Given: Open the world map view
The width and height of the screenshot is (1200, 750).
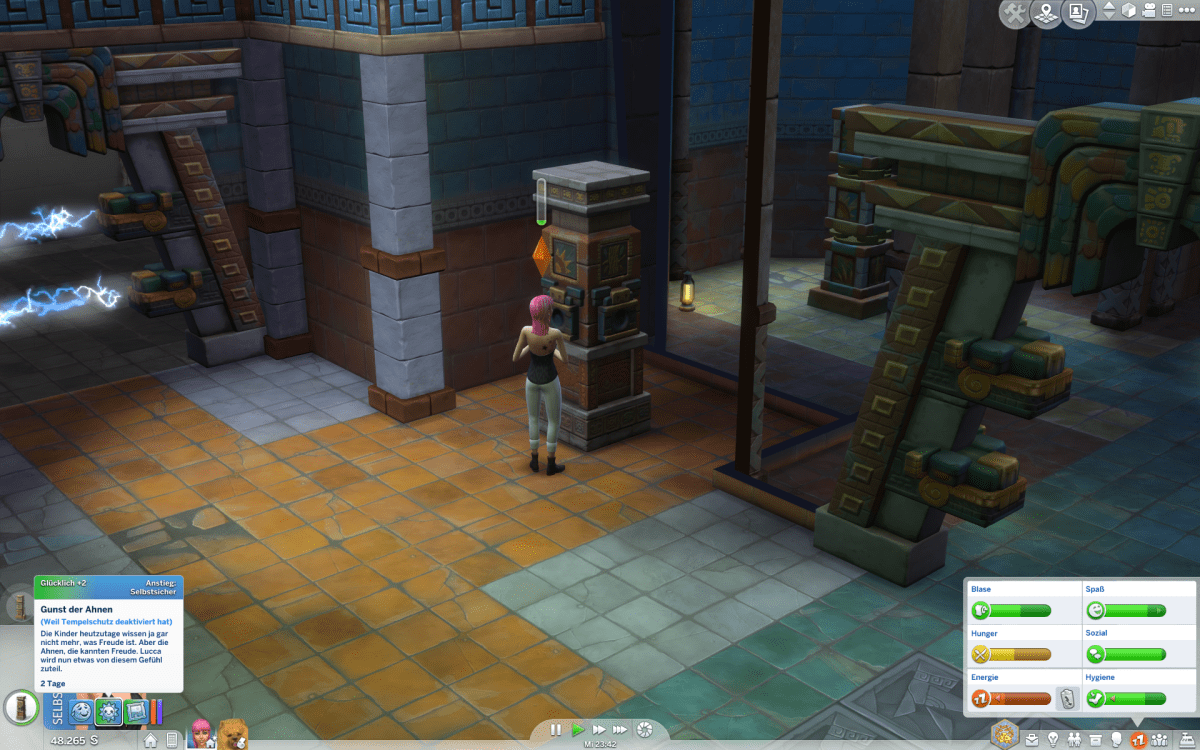Looking at the screenshot, I should click(x=1046, y=14).
